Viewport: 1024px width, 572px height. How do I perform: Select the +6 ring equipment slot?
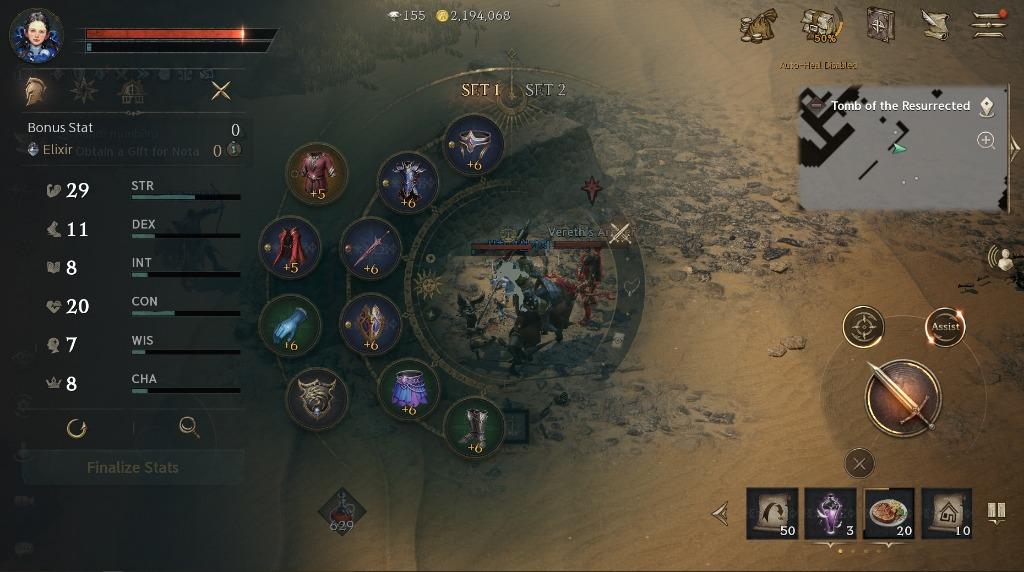pos(473,145)
